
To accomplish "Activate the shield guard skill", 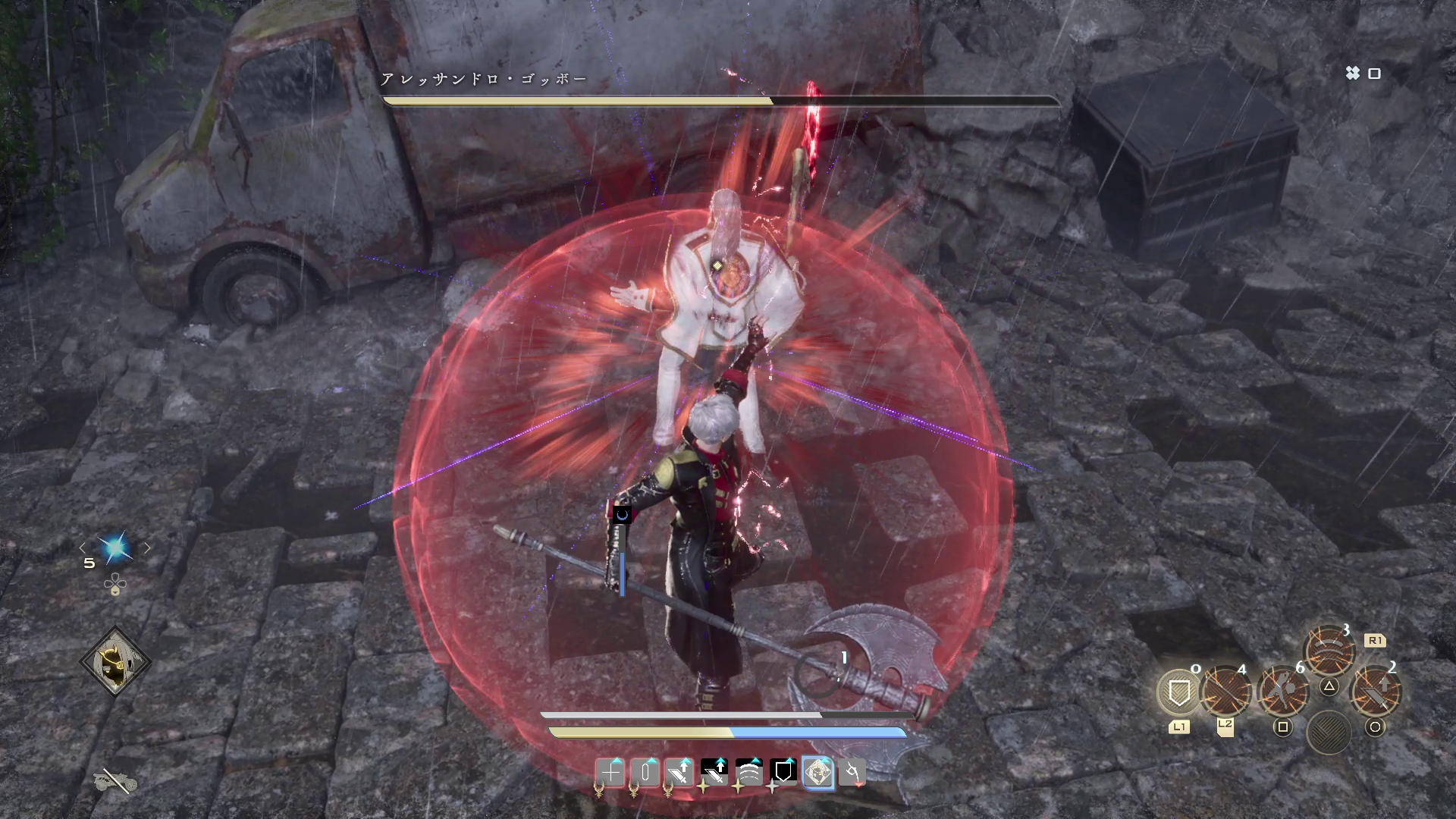I will click(1179, 692).
